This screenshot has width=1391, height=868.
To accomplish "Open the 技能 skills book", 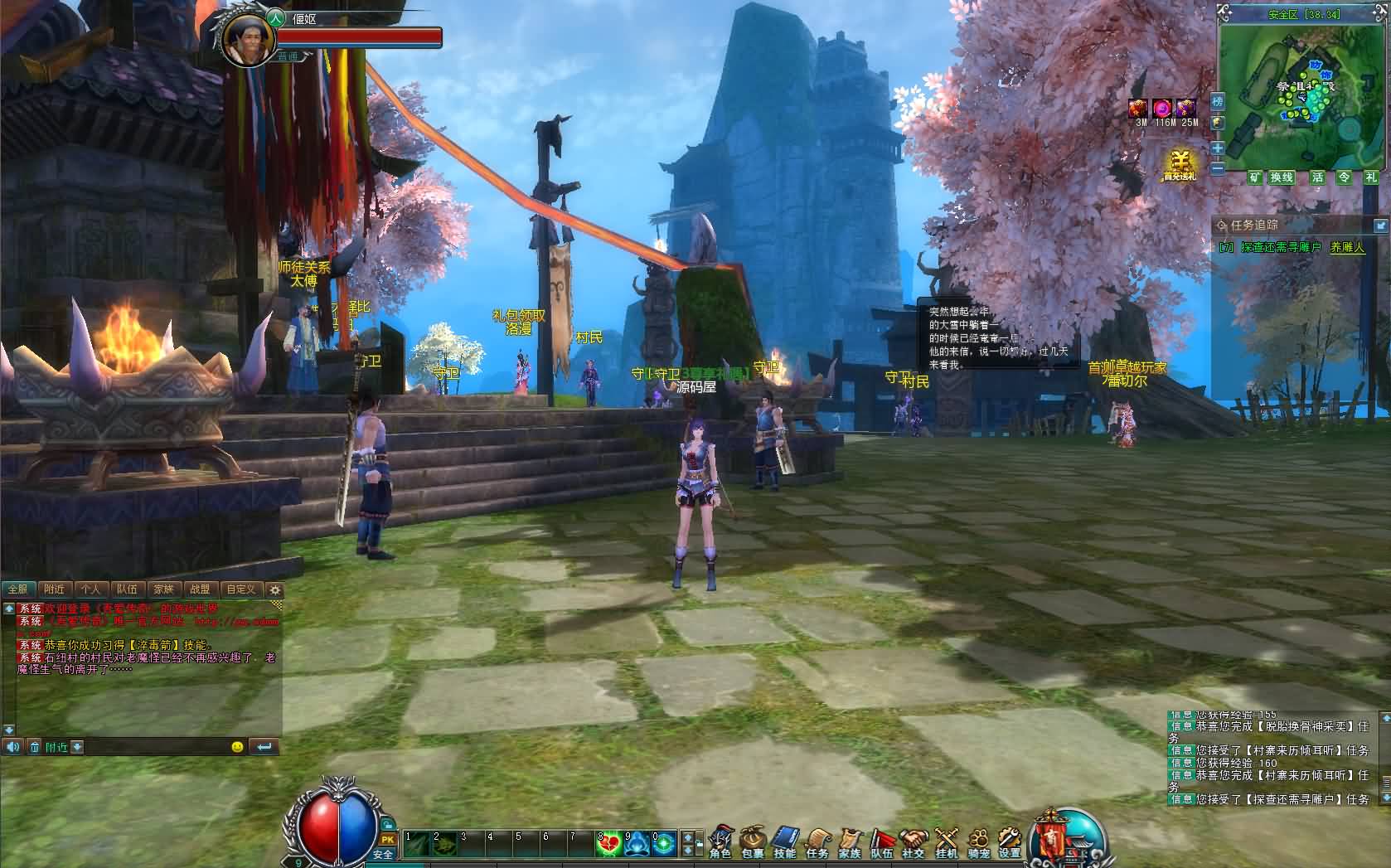I will pos(784,841).
